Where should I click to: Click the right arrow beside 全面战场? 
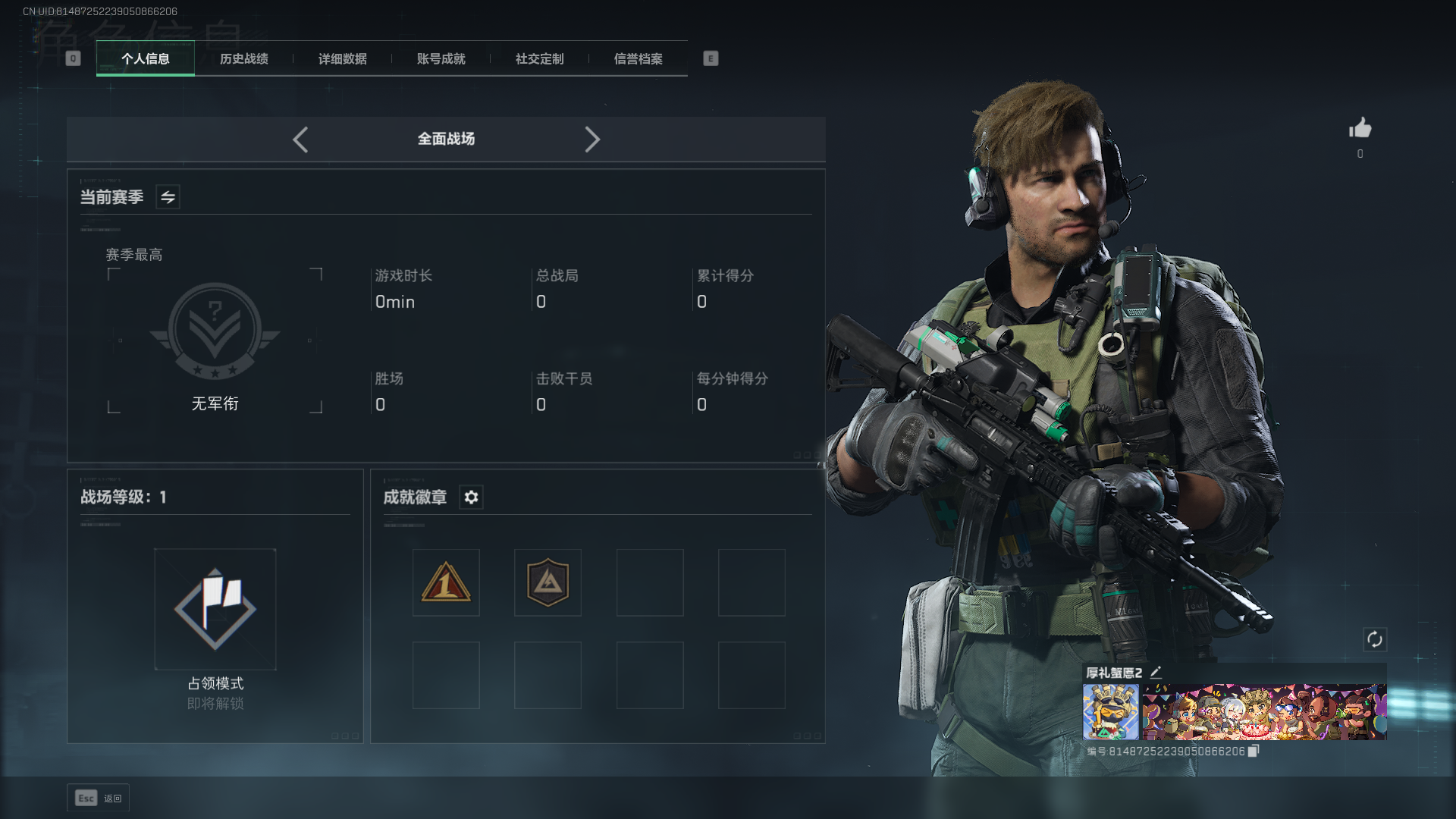tap(592, 140)
